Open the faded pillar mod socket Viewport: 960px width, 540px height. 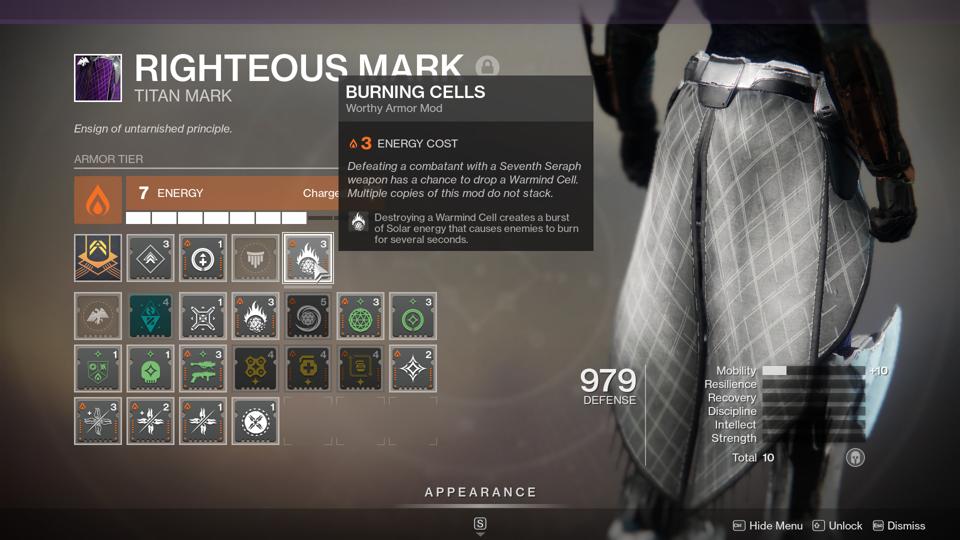click(255, 258)
